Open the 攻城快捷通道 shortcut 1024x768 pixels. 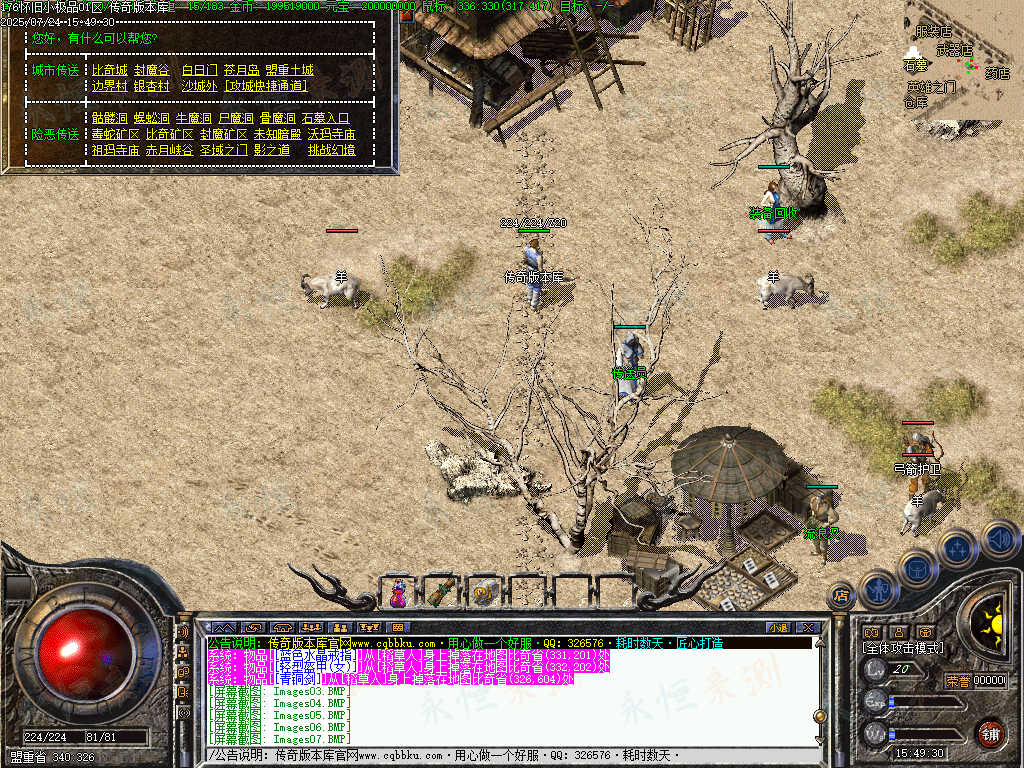tap(265, 86)
